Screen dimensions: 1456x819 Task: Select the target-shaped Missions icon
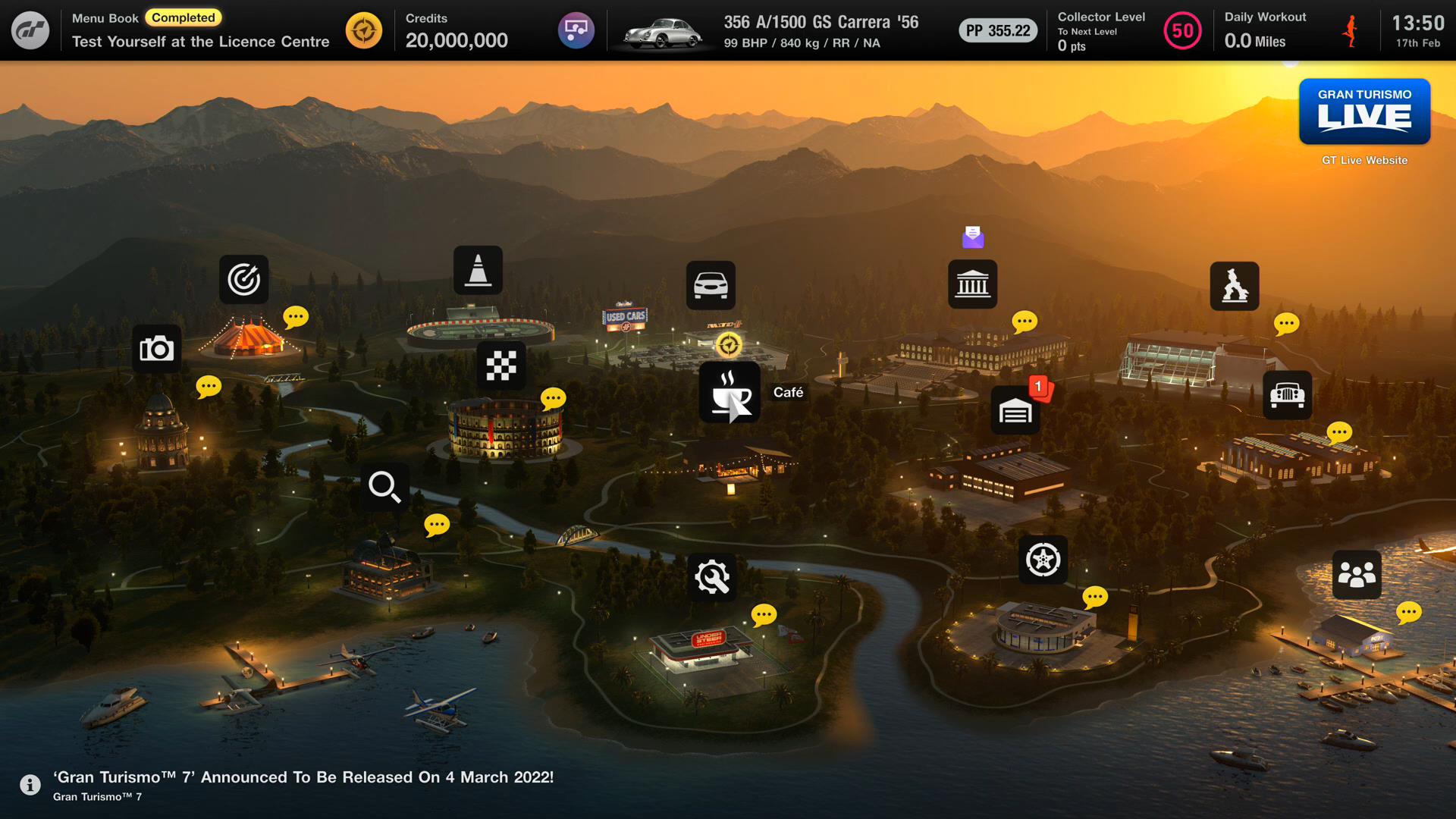tap(243, 279)
